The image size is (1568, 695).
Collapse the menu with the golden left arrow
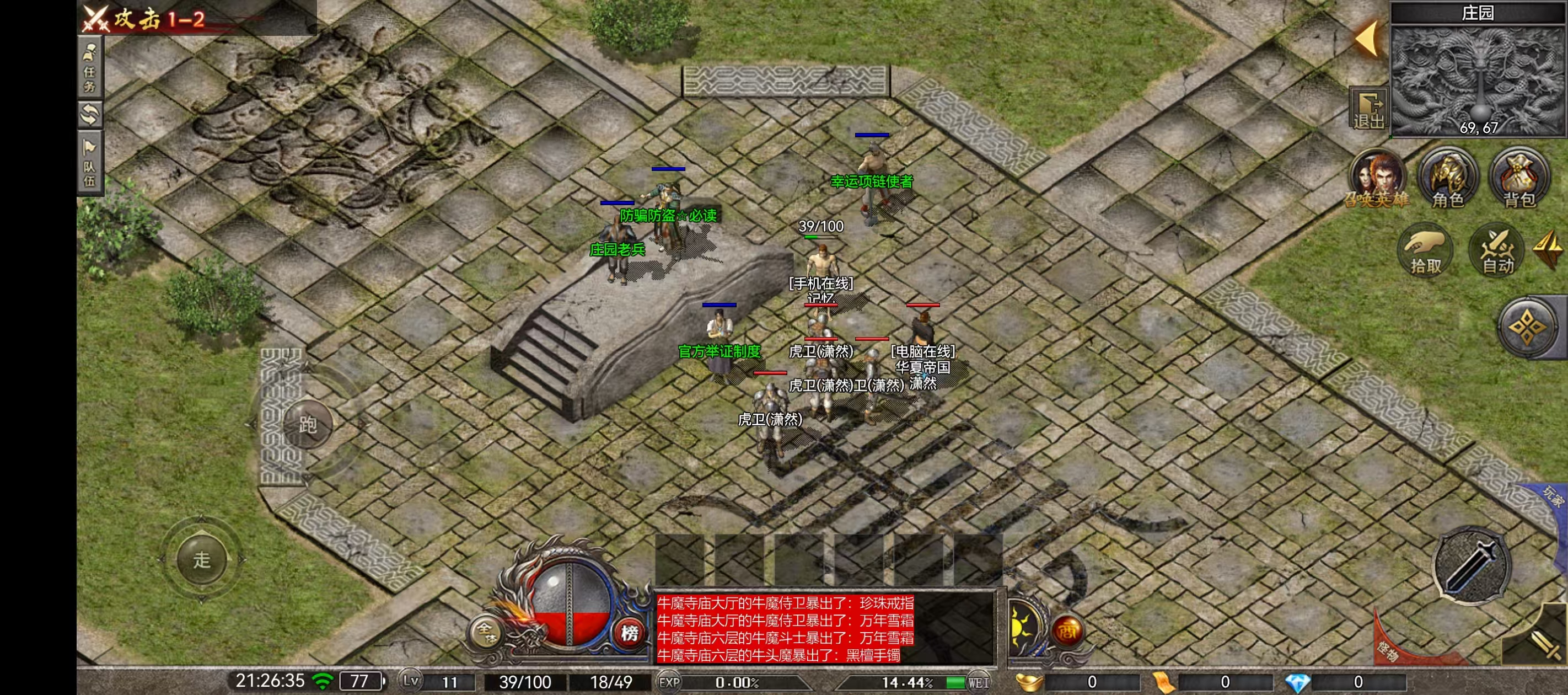[1367, 39]
